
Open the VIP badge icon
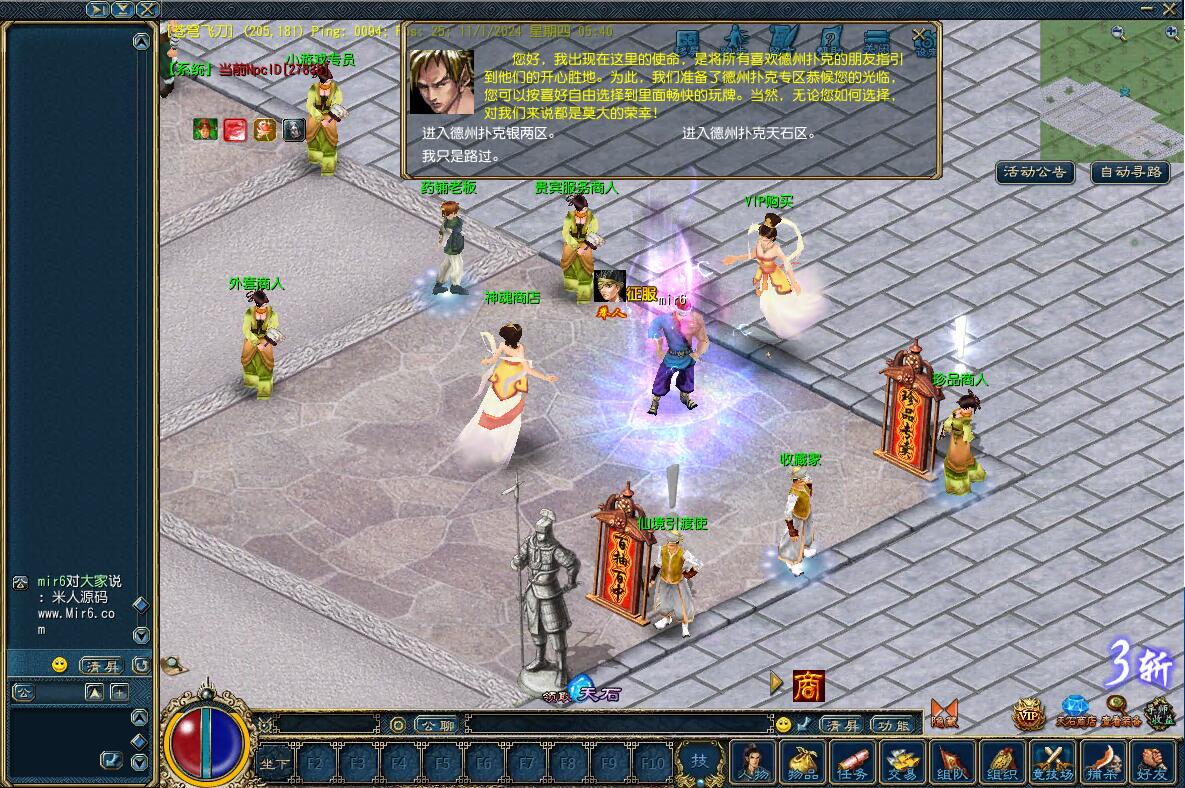(1029, 713)
